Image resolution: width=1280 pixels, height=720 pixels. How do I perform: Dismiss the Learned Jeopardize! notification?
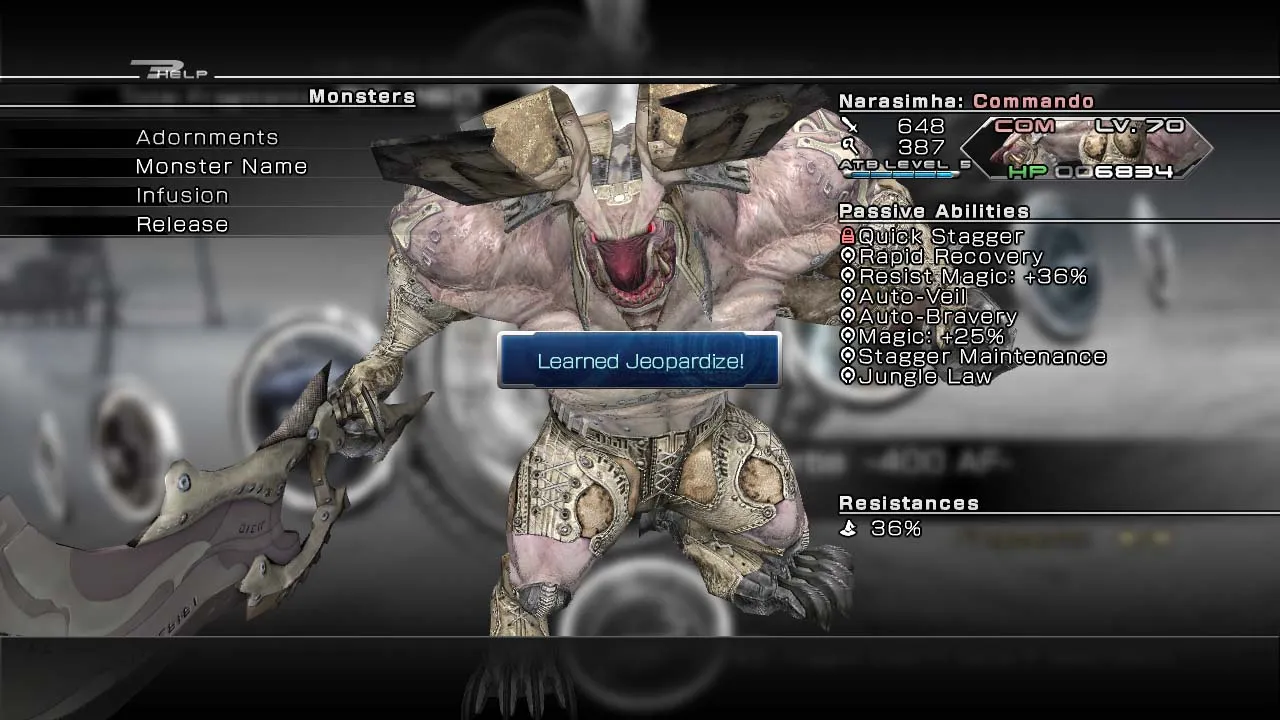point(640,361)
